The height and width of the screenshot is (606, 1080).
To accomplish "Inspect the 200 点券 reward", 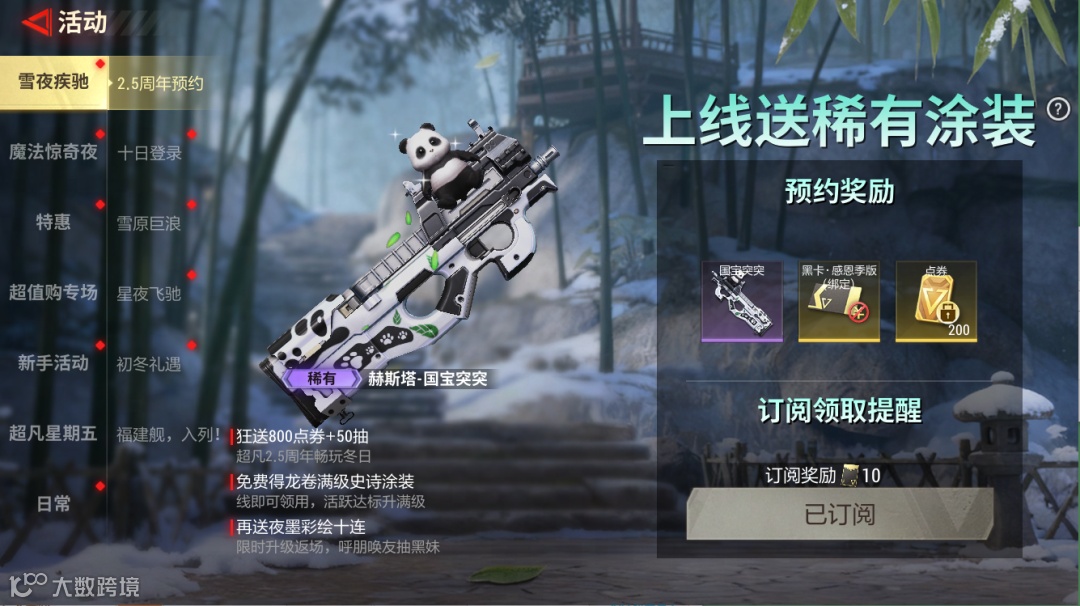I will point(935,301).
